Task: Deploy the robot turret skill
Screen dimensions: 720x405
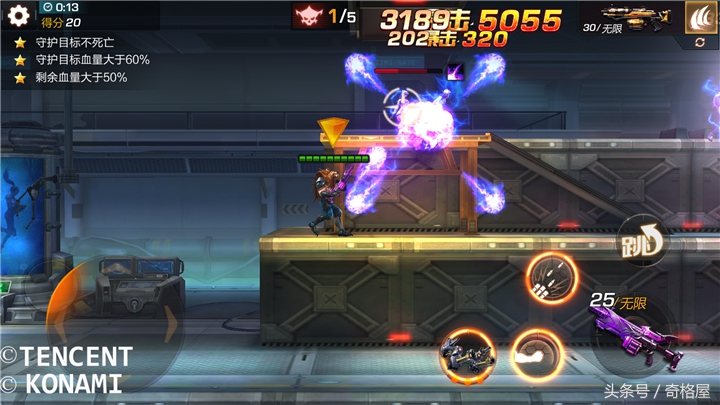Action: coord(467,353)
